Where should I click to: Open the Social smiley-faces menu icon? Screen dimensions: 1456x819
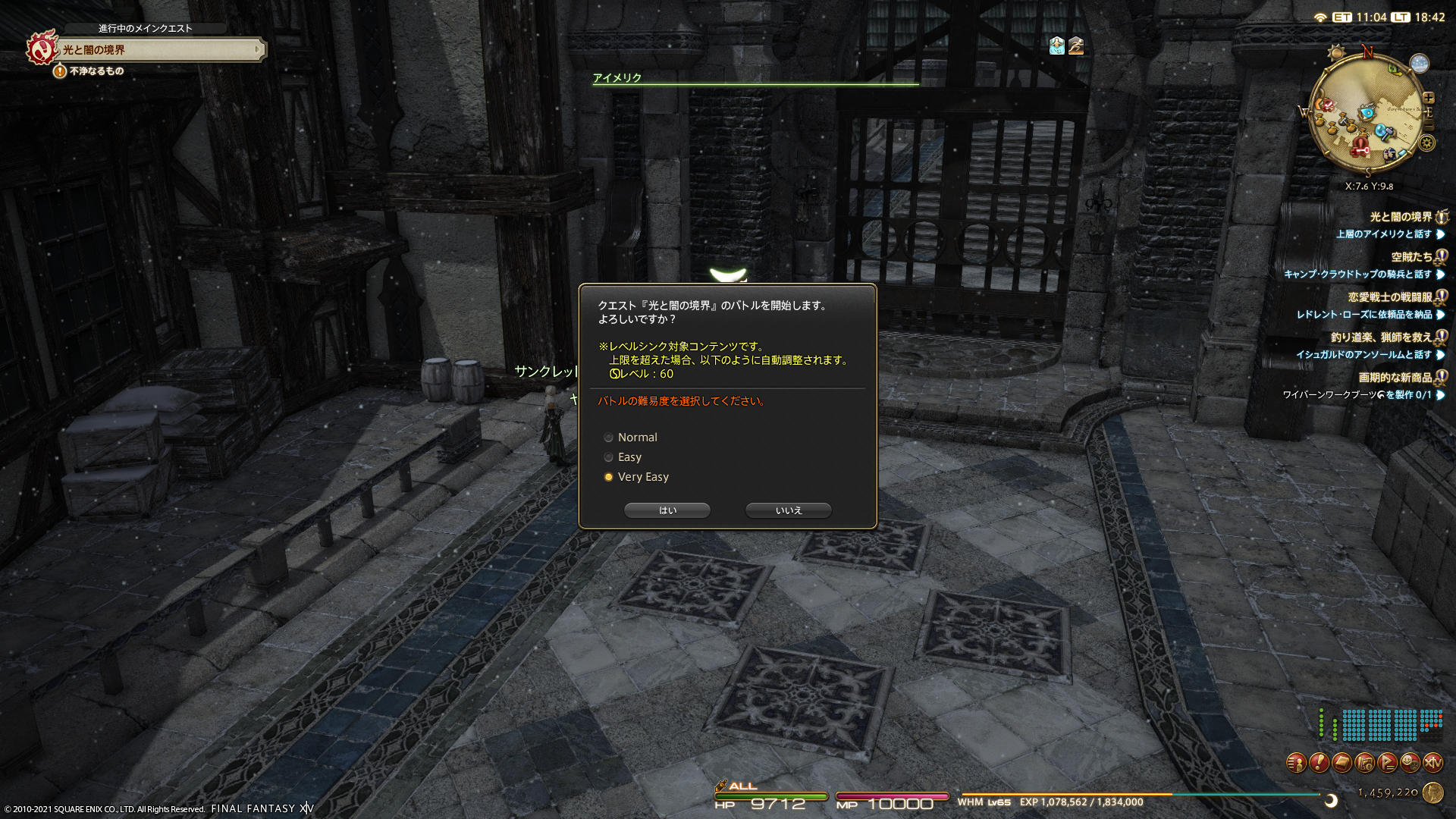coord(1410,763)
